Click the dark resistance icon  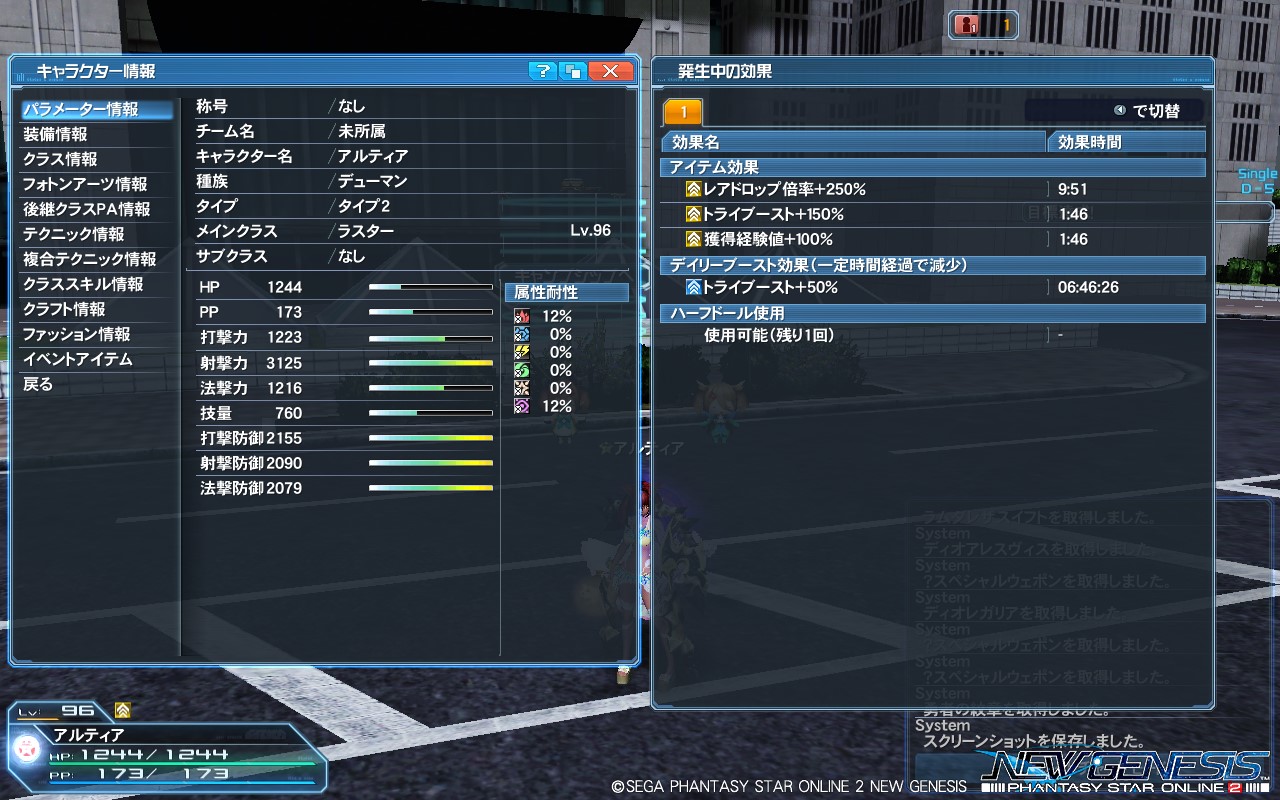pyautogui.click(x=521, y=406)
